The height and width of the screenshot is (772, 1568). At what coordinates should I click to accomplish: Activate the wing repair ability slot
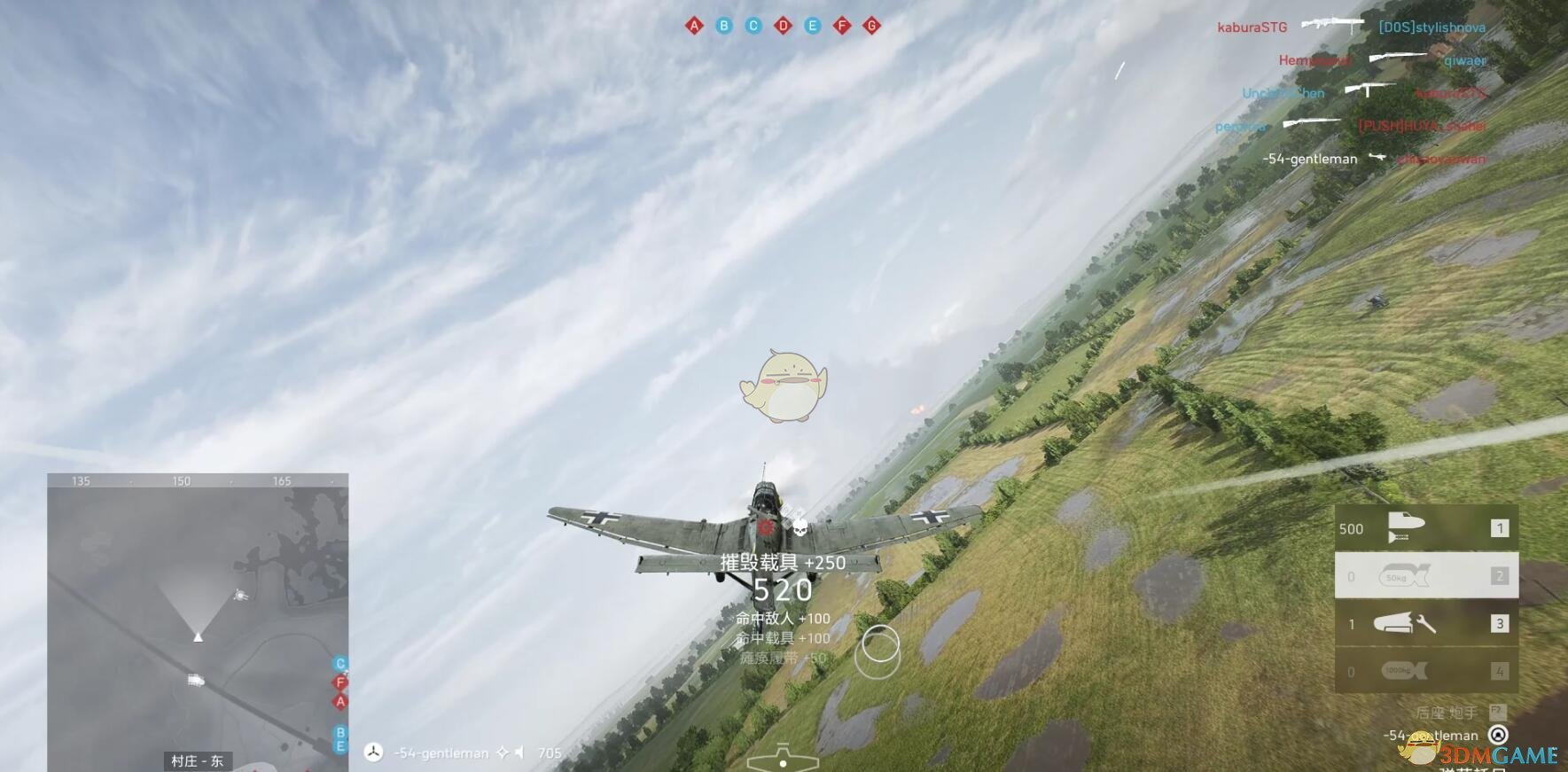pyautogui.click(x=1425, y=624)
